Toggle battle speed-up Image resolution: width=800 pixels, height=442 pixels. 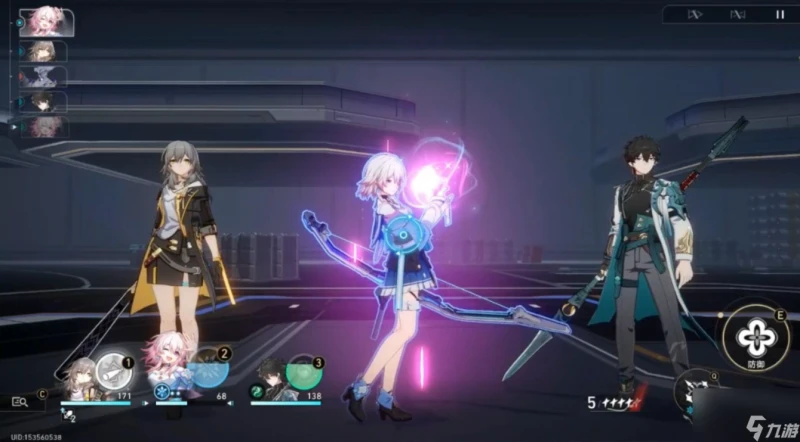point(696,14)
